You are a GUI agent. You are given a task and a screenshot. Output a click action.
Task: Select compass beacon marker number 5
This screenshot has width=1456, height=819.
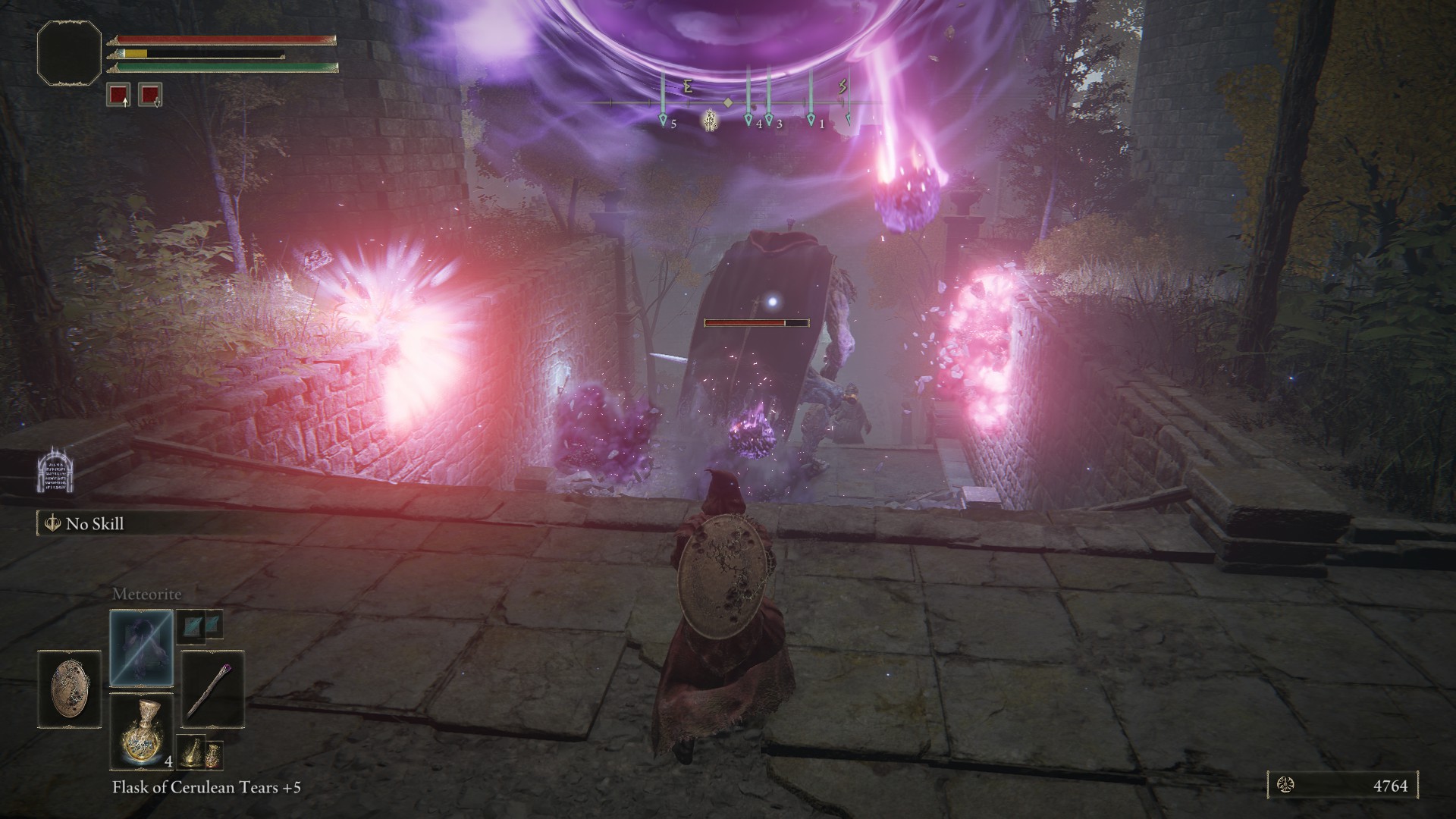tap(663, 120)
